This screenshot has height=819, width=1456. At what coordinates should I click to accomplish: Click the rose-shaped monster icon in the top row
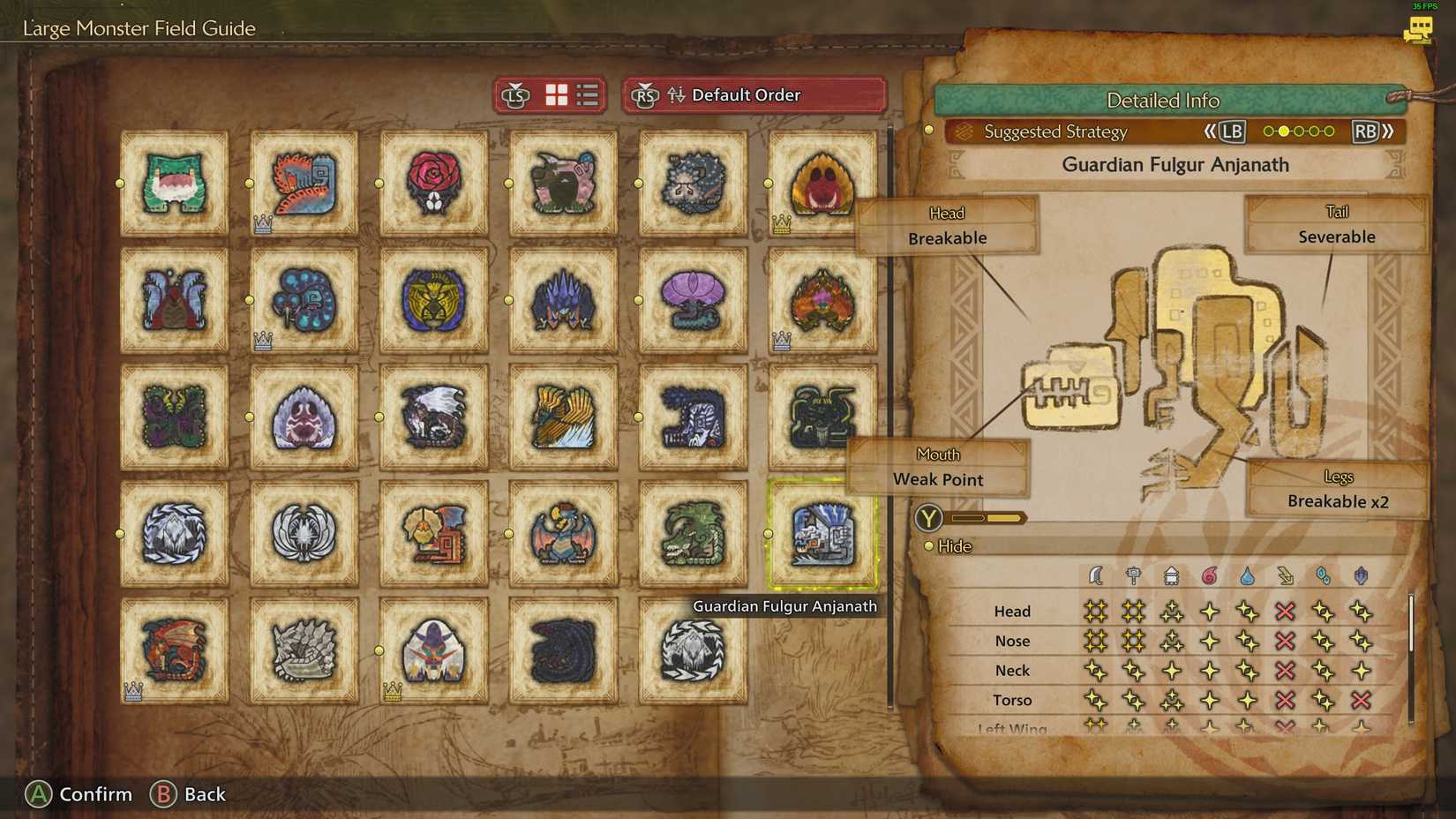[434, 182]
